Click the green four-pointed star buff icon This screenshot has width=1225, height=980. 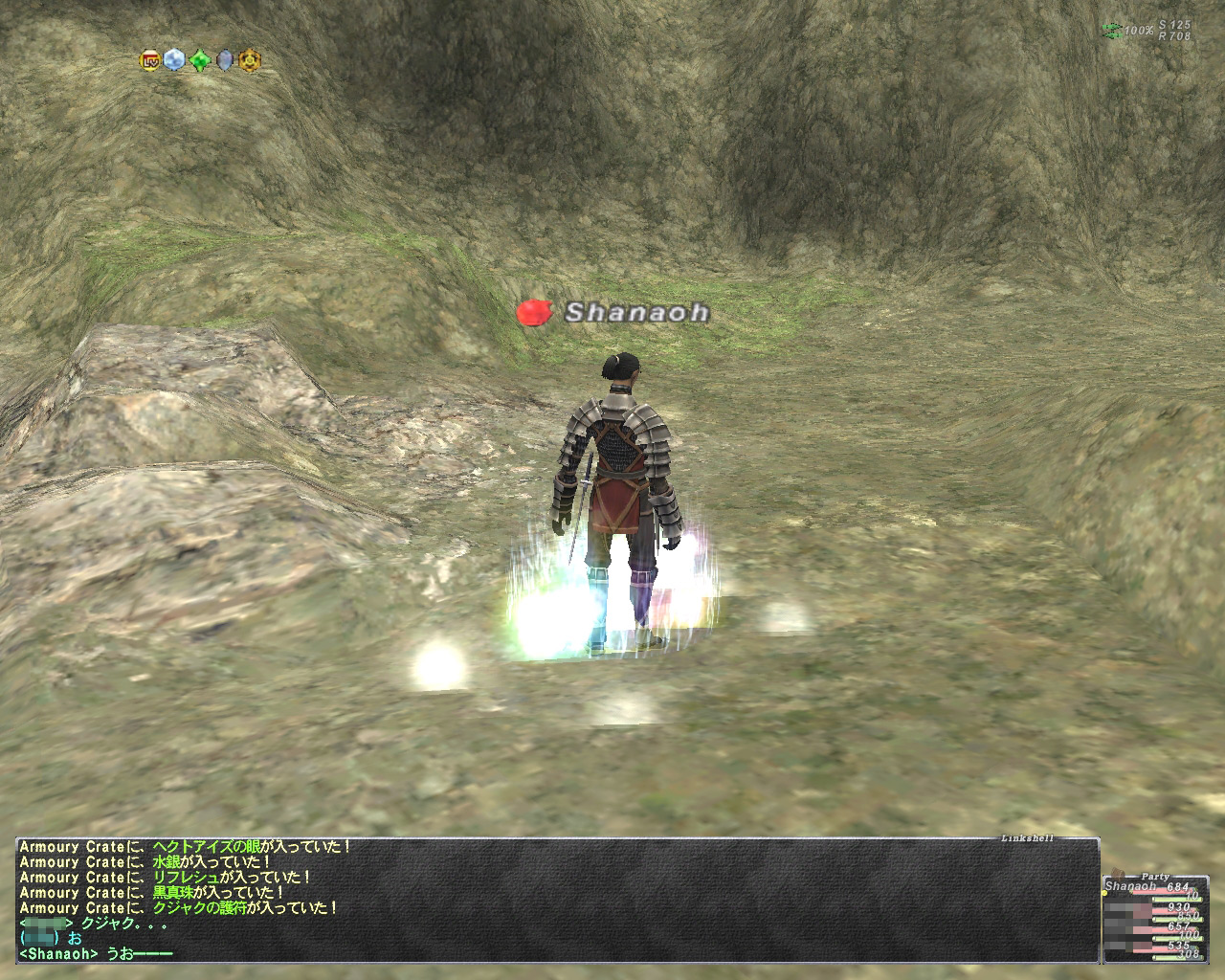(199, 60)
